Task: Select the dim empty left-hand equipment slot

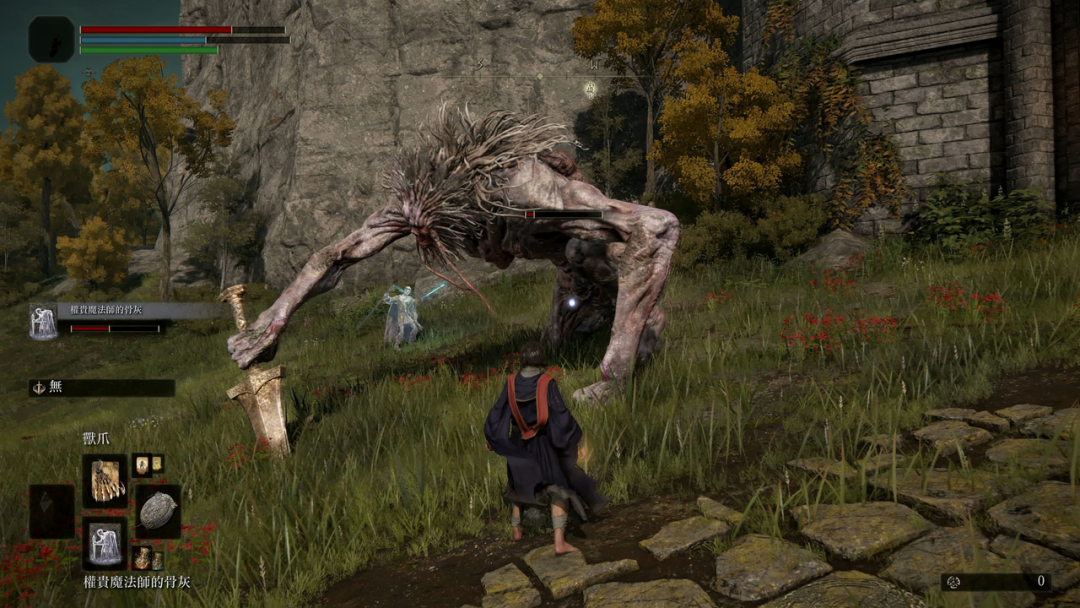Action: click(52, 511)
